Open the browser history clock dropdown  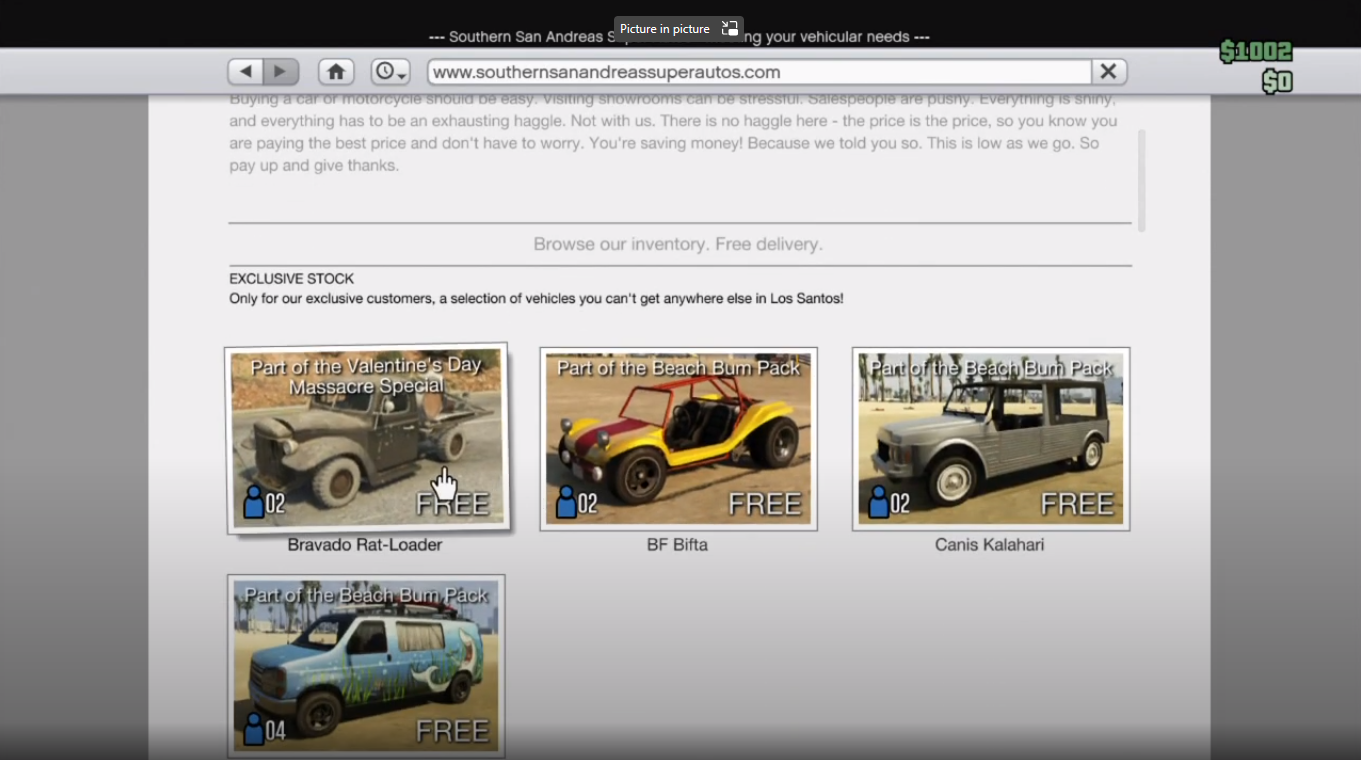[x=390, y=72]
